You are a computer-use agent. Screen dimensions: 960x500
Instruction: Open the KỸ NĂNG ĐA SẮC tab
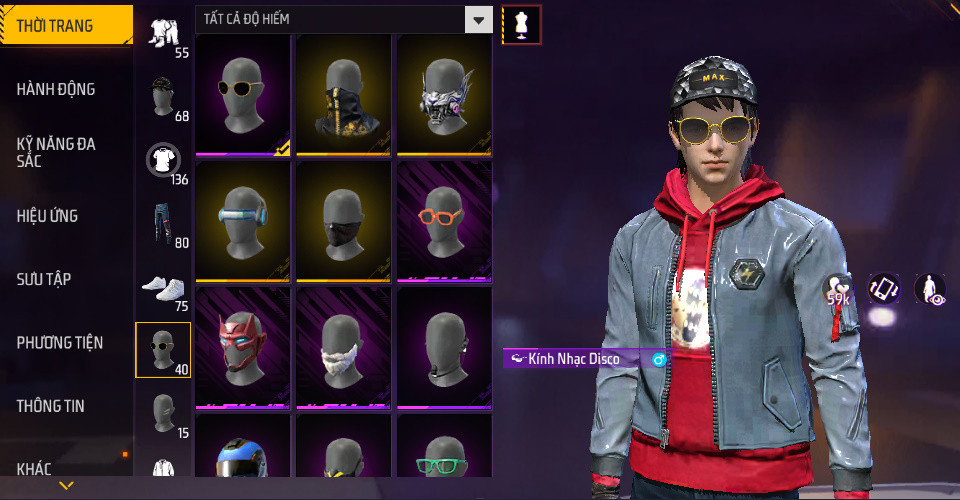pyautogui.click(x=56, y=152)
